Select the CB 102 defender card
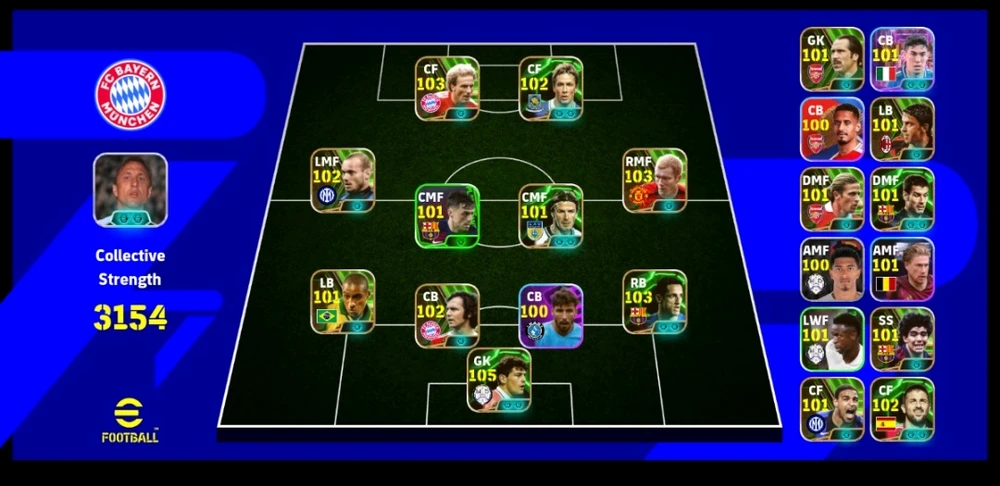The height and width of the screenshot is (486, 1000). point(447,316)
